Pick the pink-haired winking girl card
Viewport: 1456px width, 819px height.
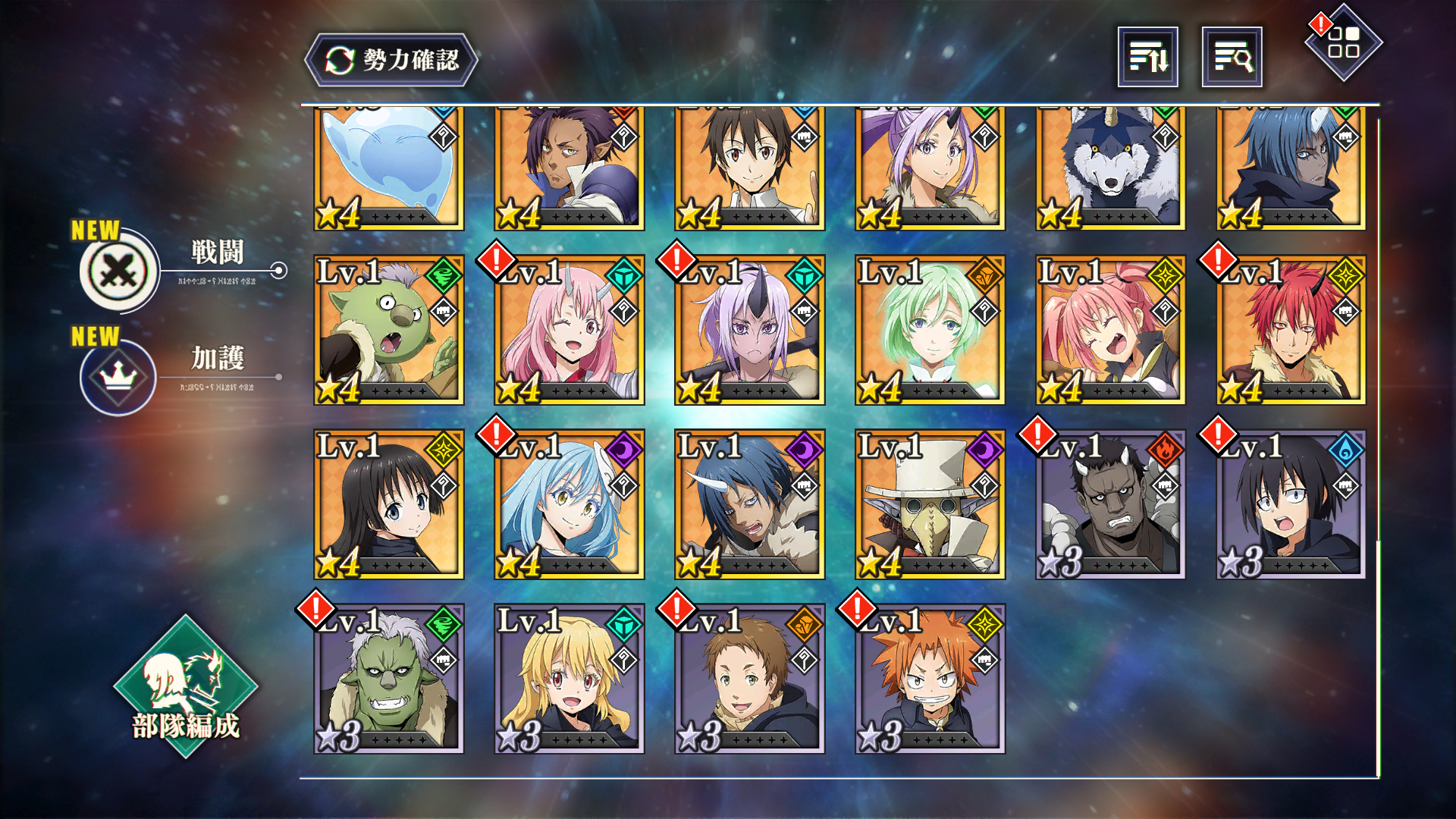[x=569, y=330]
